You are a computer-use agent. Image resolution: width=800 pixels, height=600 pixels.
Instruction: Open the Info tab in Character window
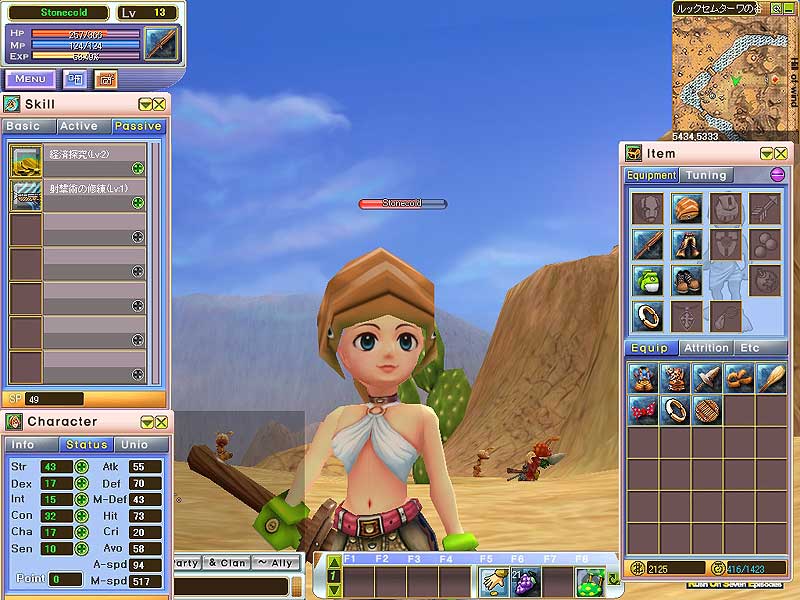[23, 445]
